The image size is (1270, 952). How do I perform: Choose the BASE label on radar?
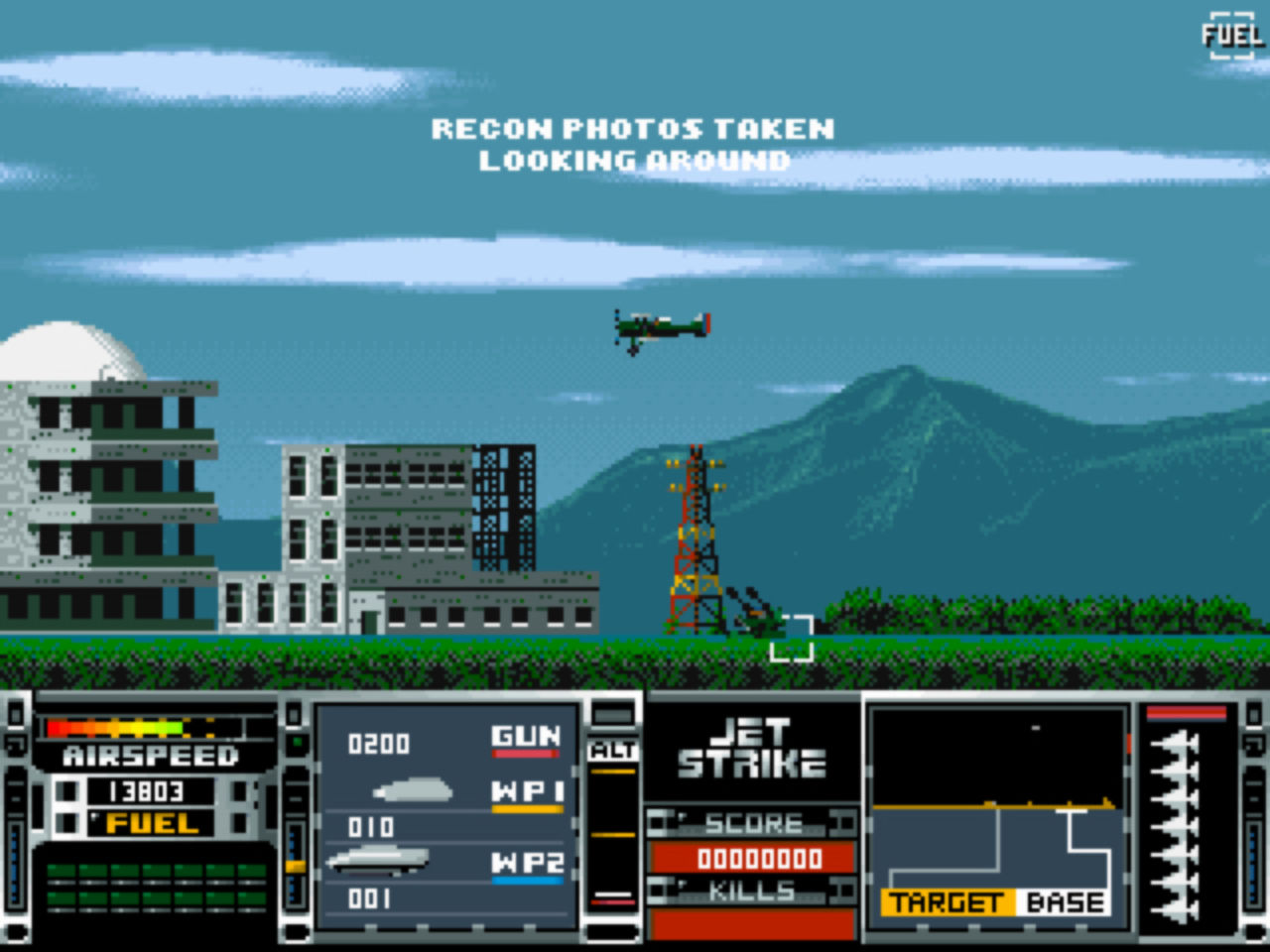coord(1065,902)
